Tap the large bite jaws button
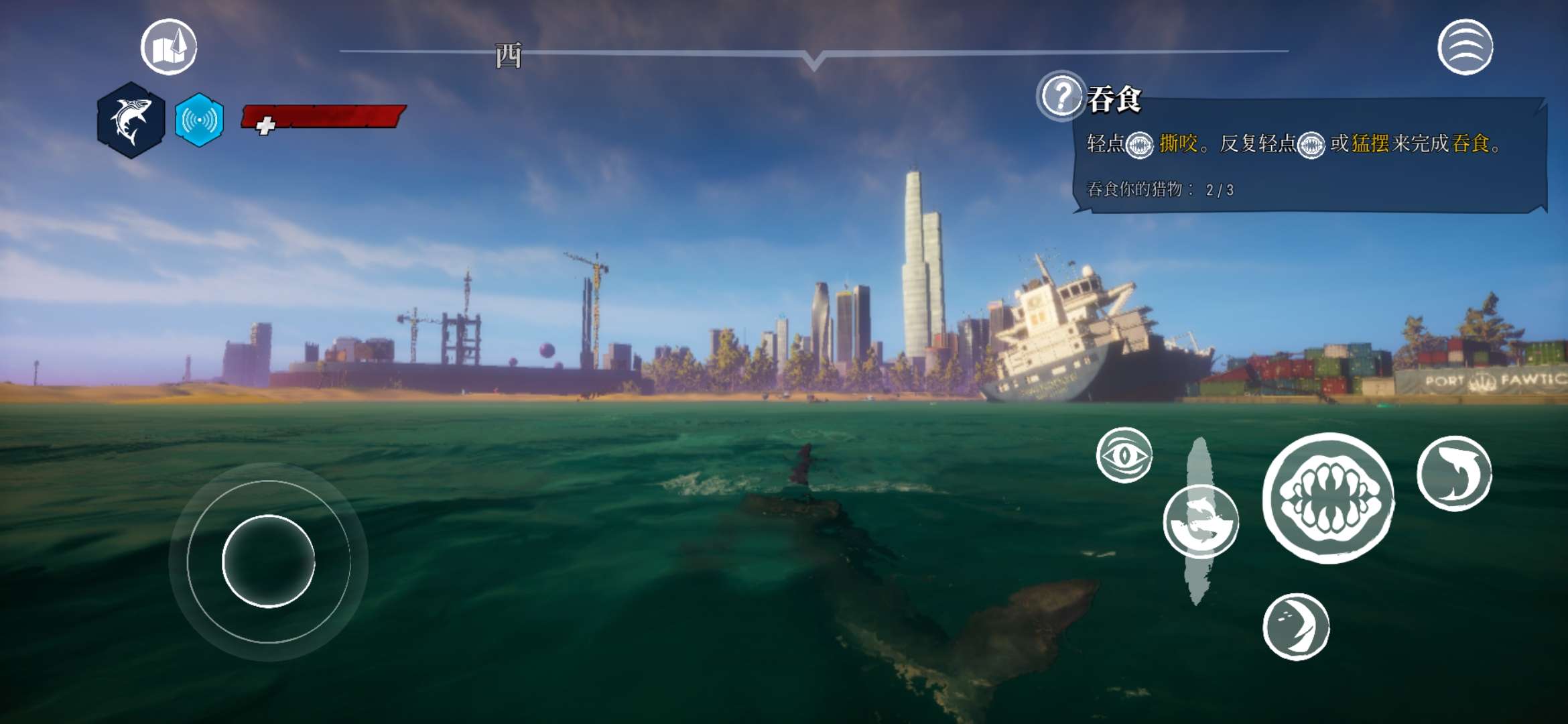Screen dimensions: 1568x724 (x=1328, y=498)
